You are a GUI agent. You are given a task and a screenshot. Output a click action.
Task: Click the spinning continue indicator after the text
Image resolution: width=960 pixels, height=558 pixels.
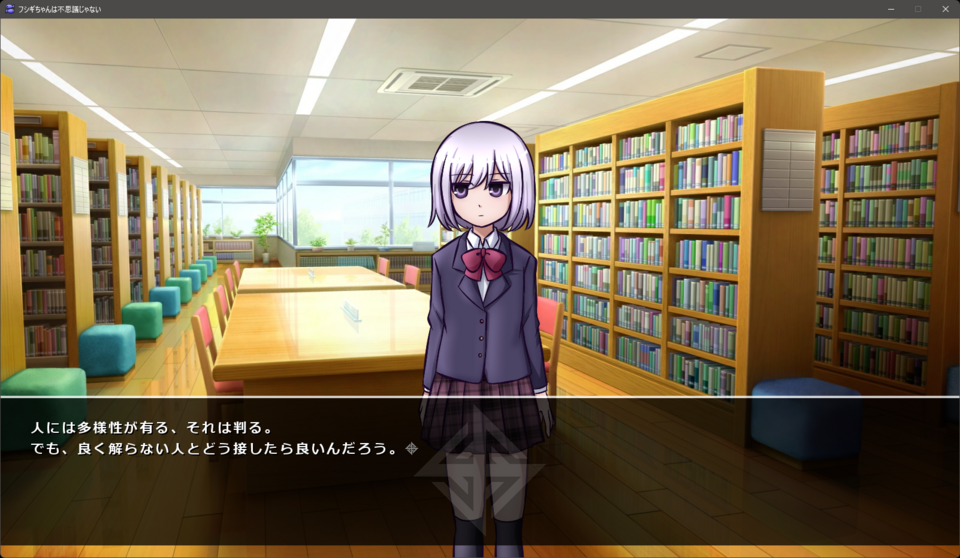411,448
